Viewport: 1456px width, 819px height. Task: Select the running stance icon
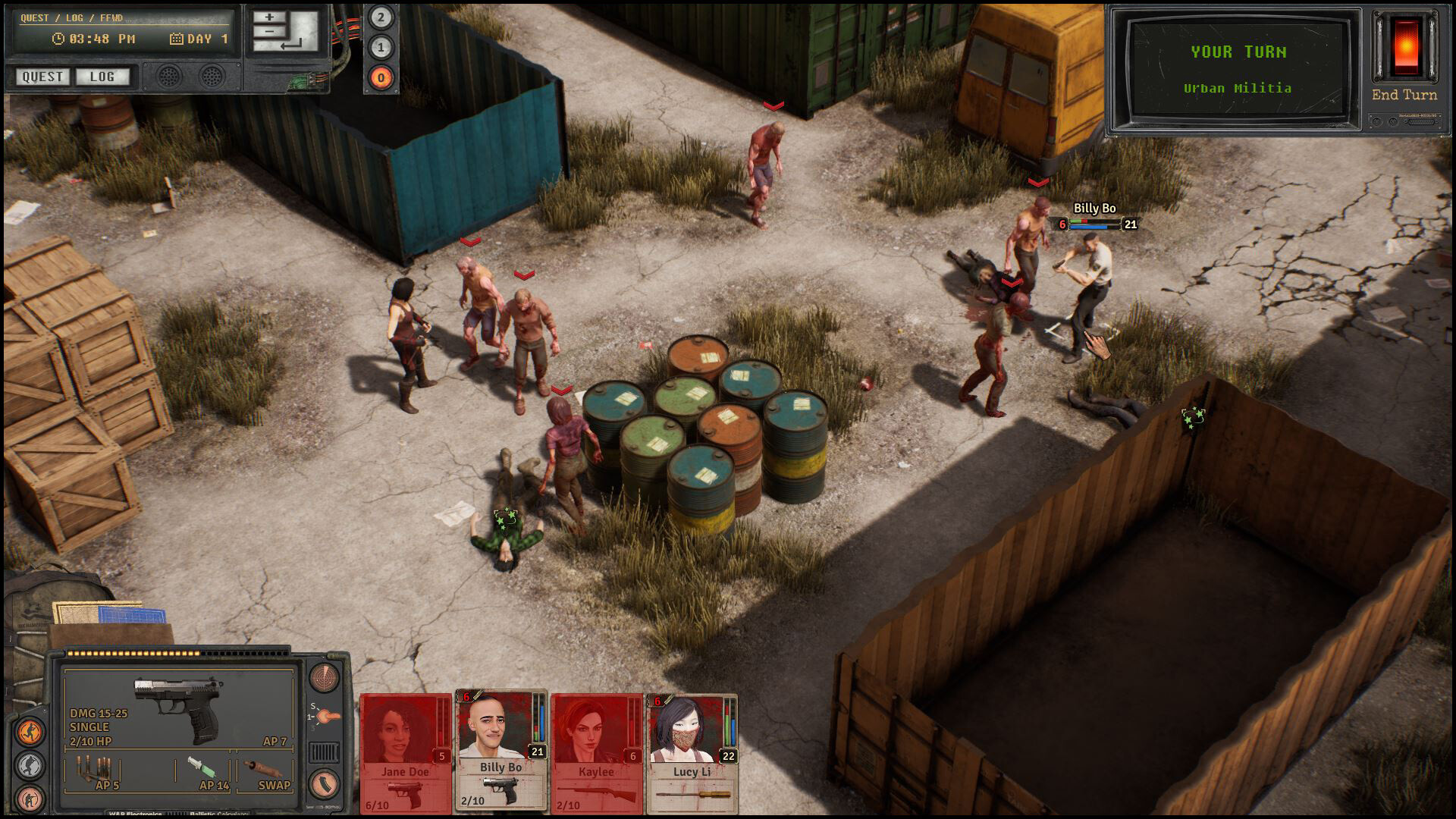(30, 729)
